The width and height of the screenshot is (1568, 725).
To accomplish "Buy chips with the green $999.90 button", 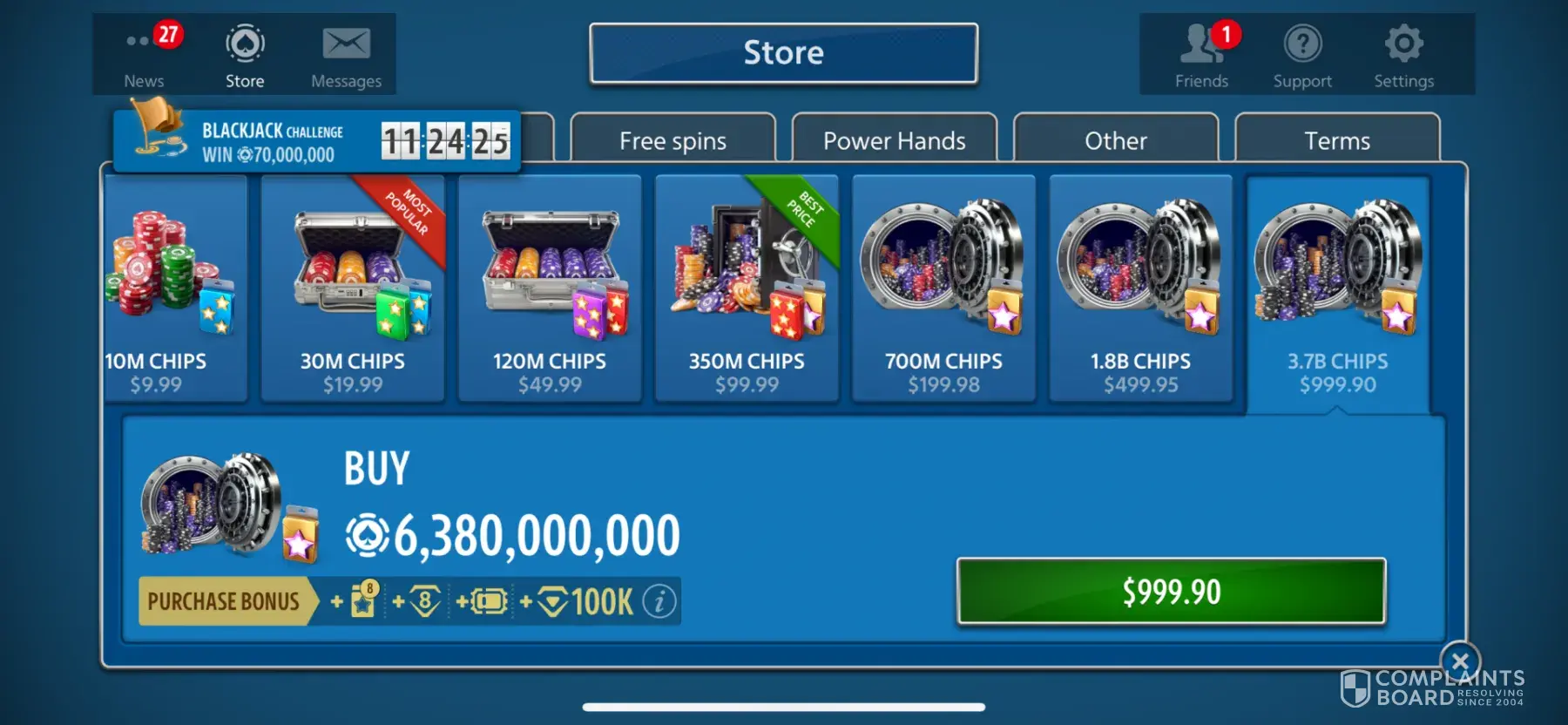I will click(x=1171, y=592).
